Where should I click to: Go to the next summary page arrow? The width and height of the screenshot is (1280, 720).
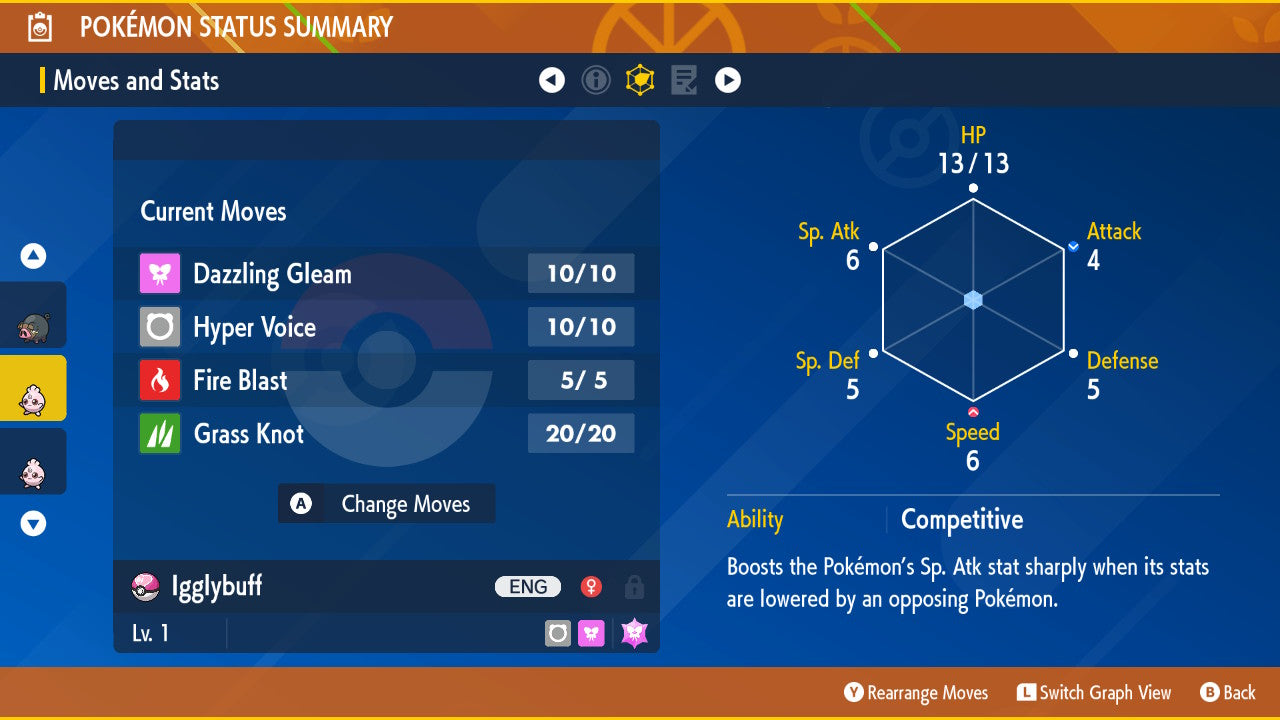(728, 80)
